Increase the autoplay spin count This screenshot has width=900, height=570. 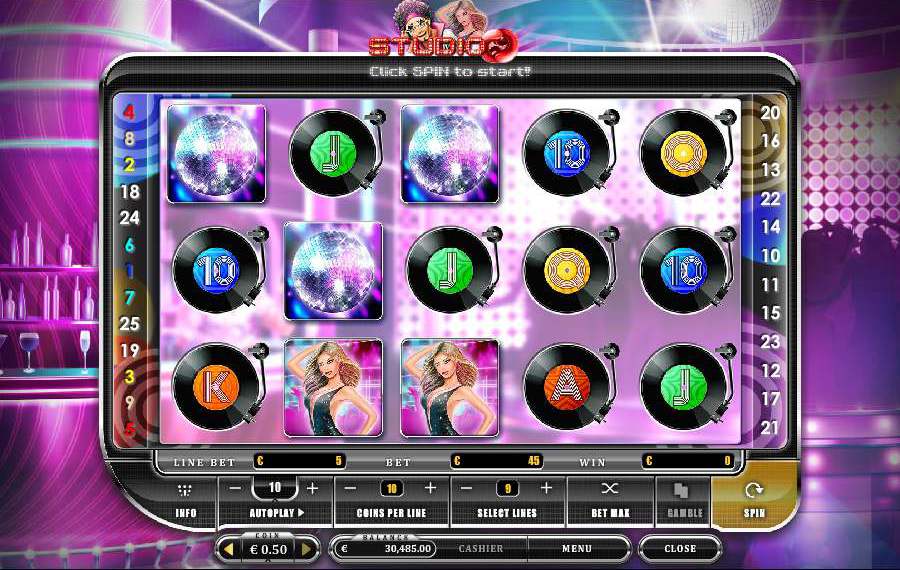point(312,488)
